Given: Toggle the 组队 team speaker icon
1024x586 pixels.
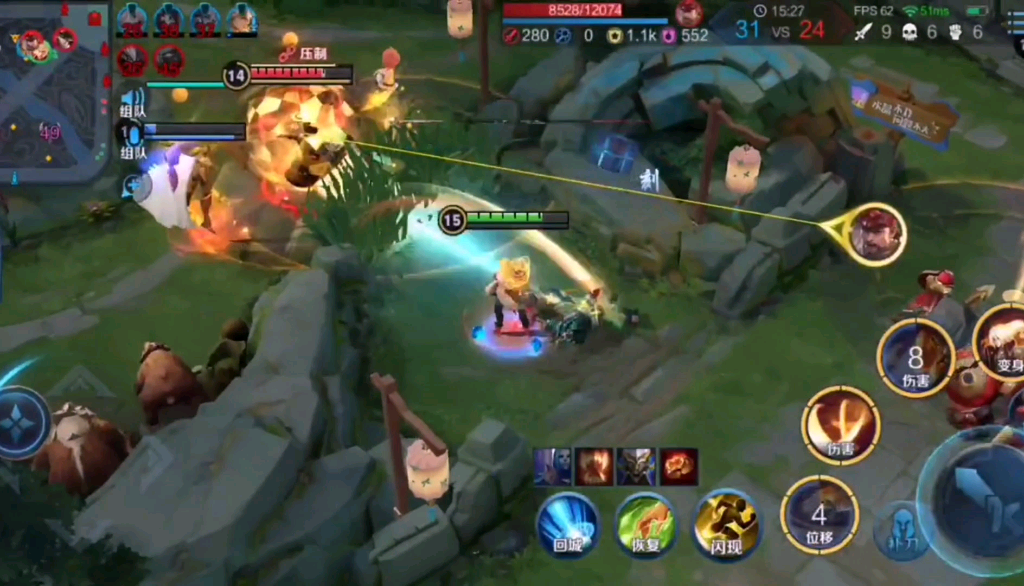Looking at the screenshot, I should tap(132, 96).
